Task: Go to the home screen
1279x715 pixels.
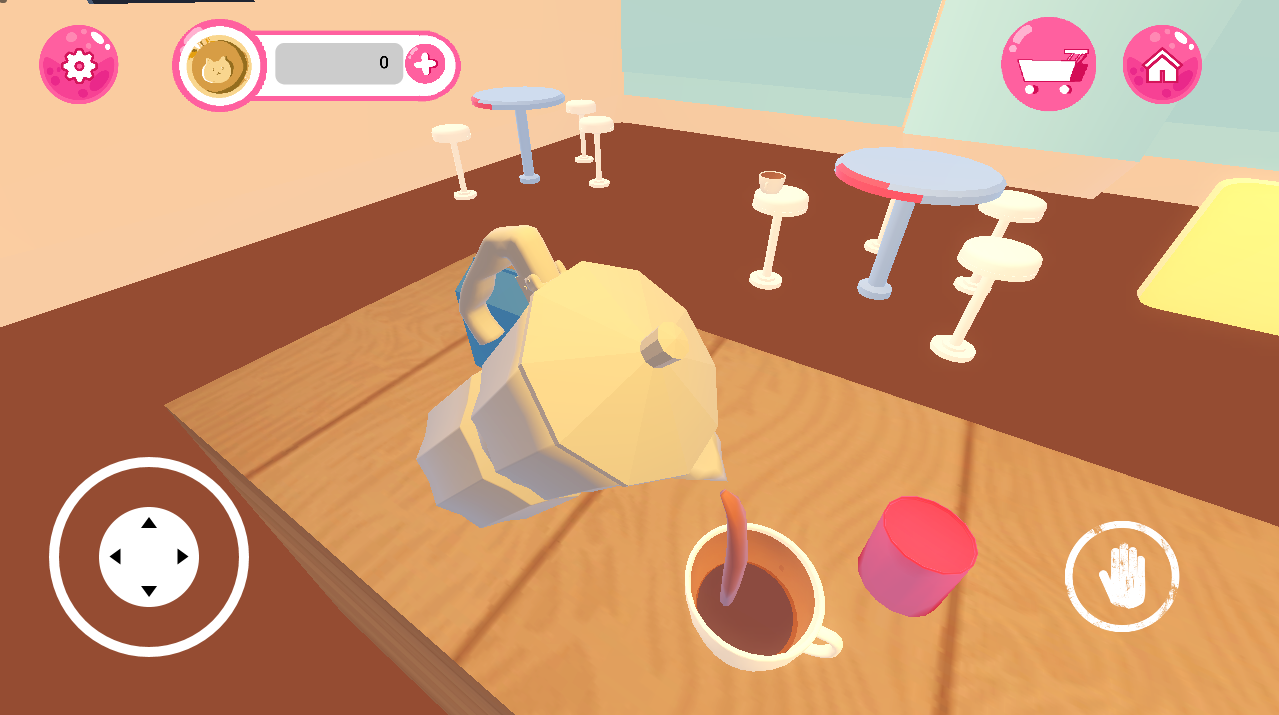Action: click(x=1162, y=65)
